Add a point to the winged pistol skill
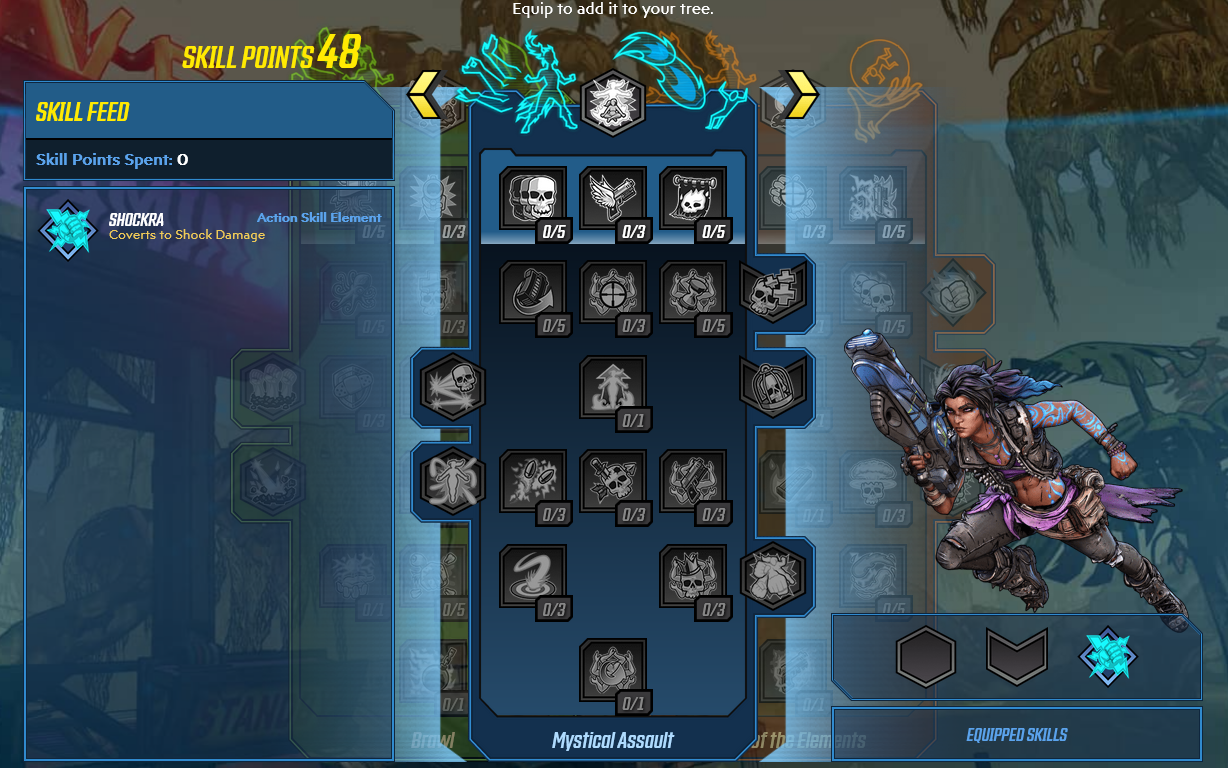This screenshot has height=768, width=1228. (x=613, y=198)
